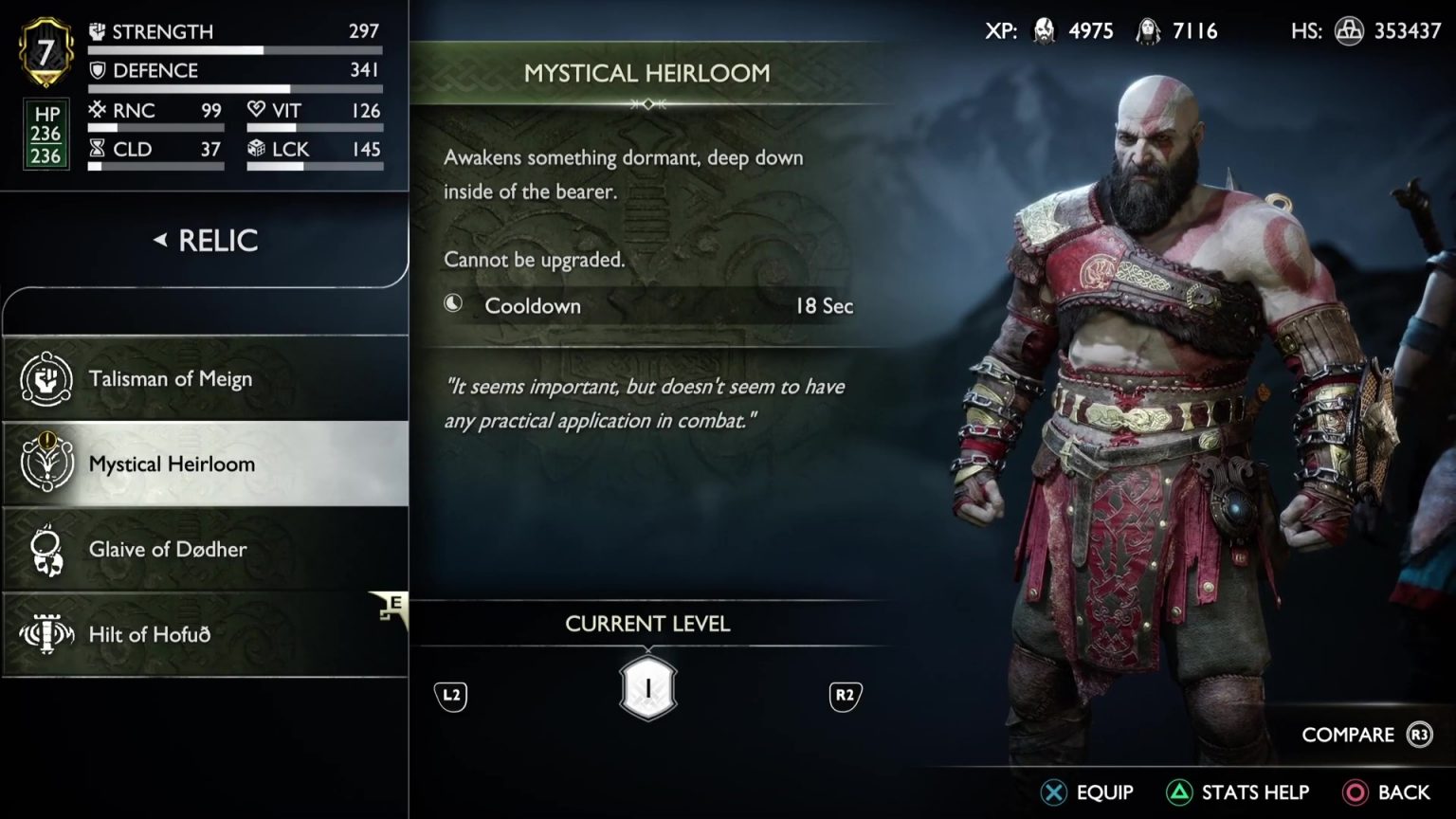Screen dimensions: 1456x819
Task: Click the R2 page navigation button
Action: pos(843,696)
